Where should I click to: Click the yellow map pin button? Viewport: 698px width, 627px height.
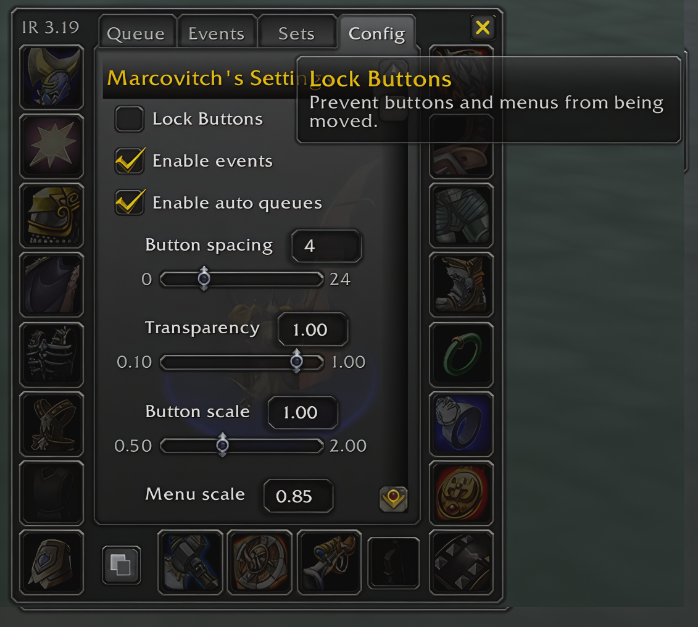(x=393, y=498)
